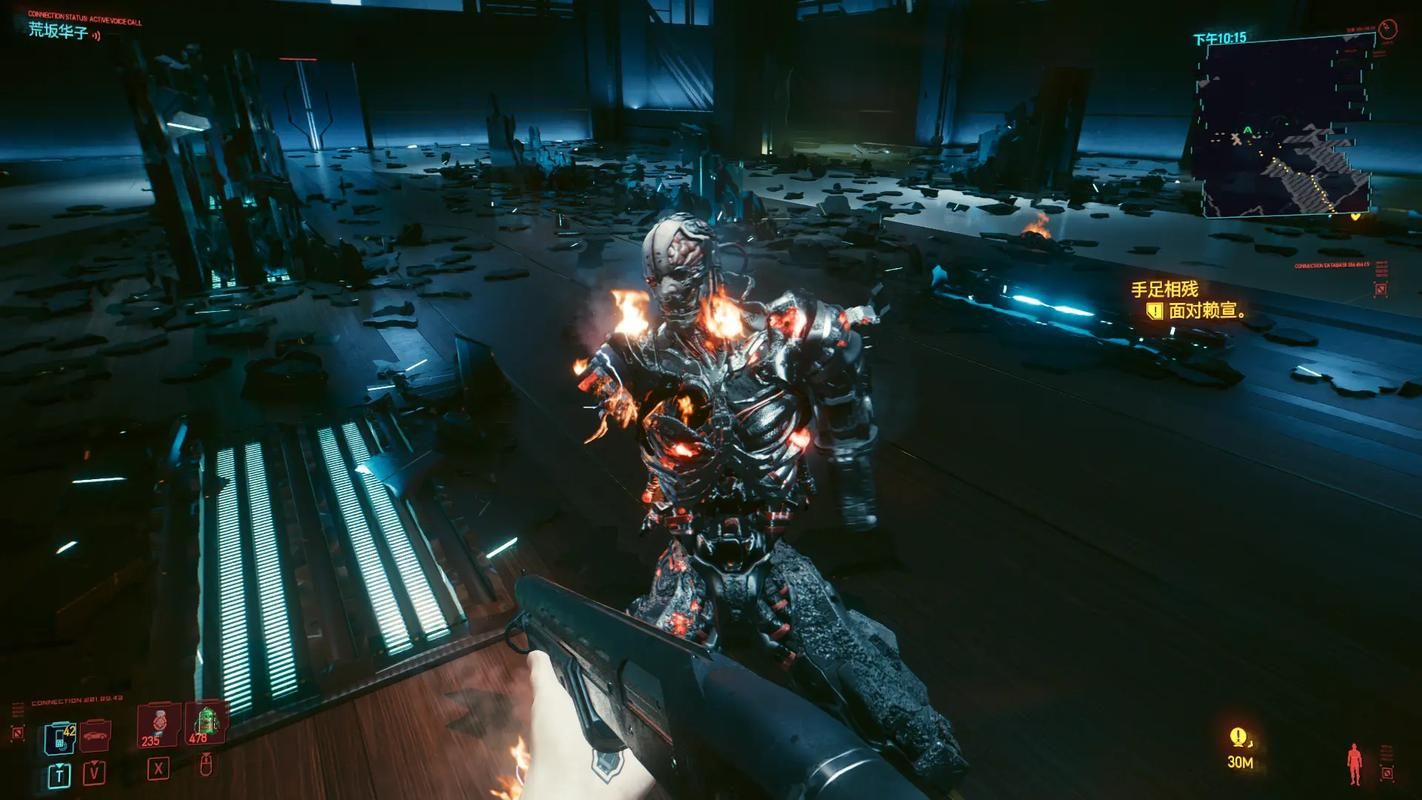Viewport: 1422px width, 800px height.
Task: Click the active voice call caller name
Action: tap(57, 31)
